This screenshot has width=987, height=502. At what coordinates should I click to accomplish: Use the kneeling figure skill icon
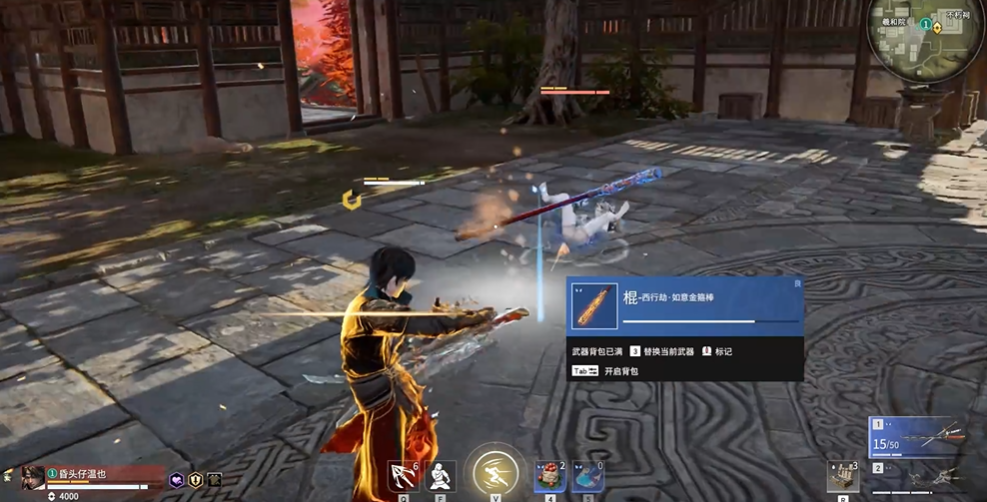(x=441, y=474)
